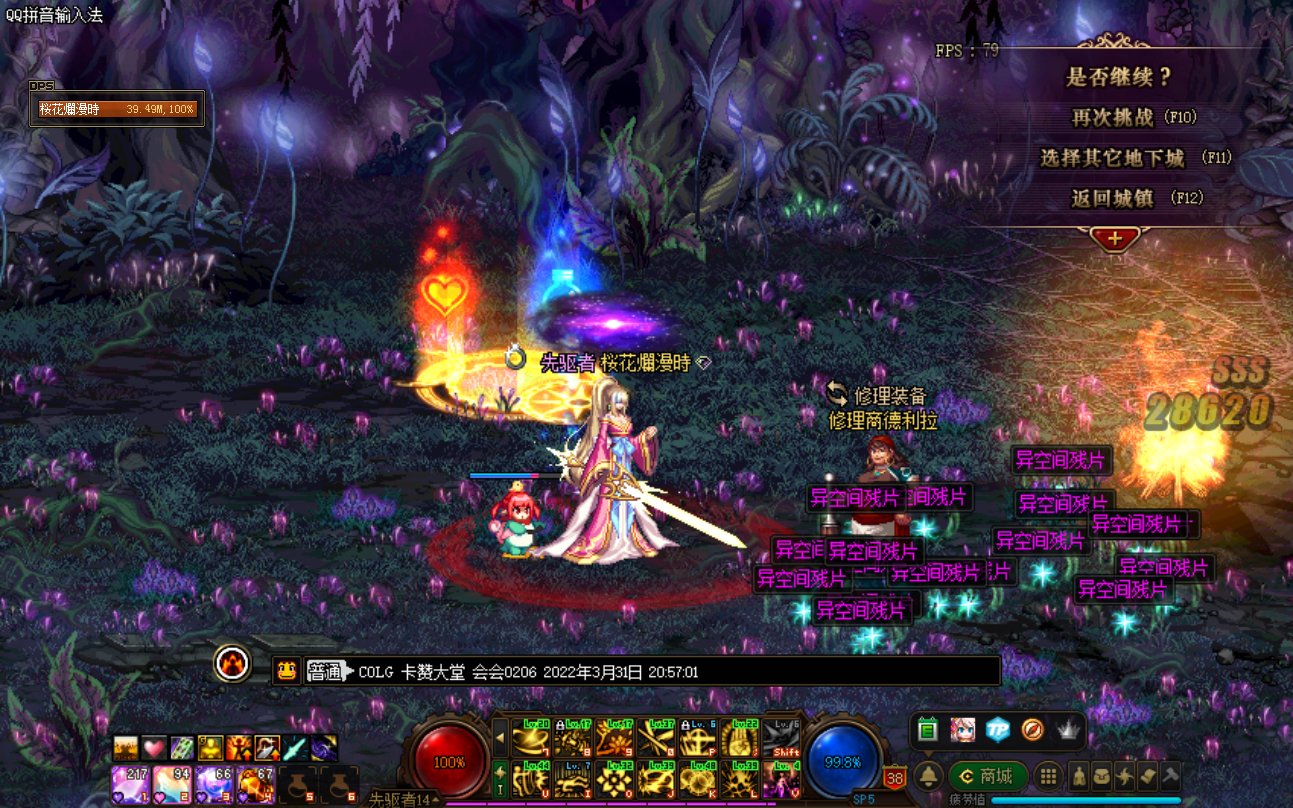Image resolution: width=1293 pixels, height=808 pixels.
Task: Open the grid menu button
Action: pyautogui.click(x=1047, y=775)
